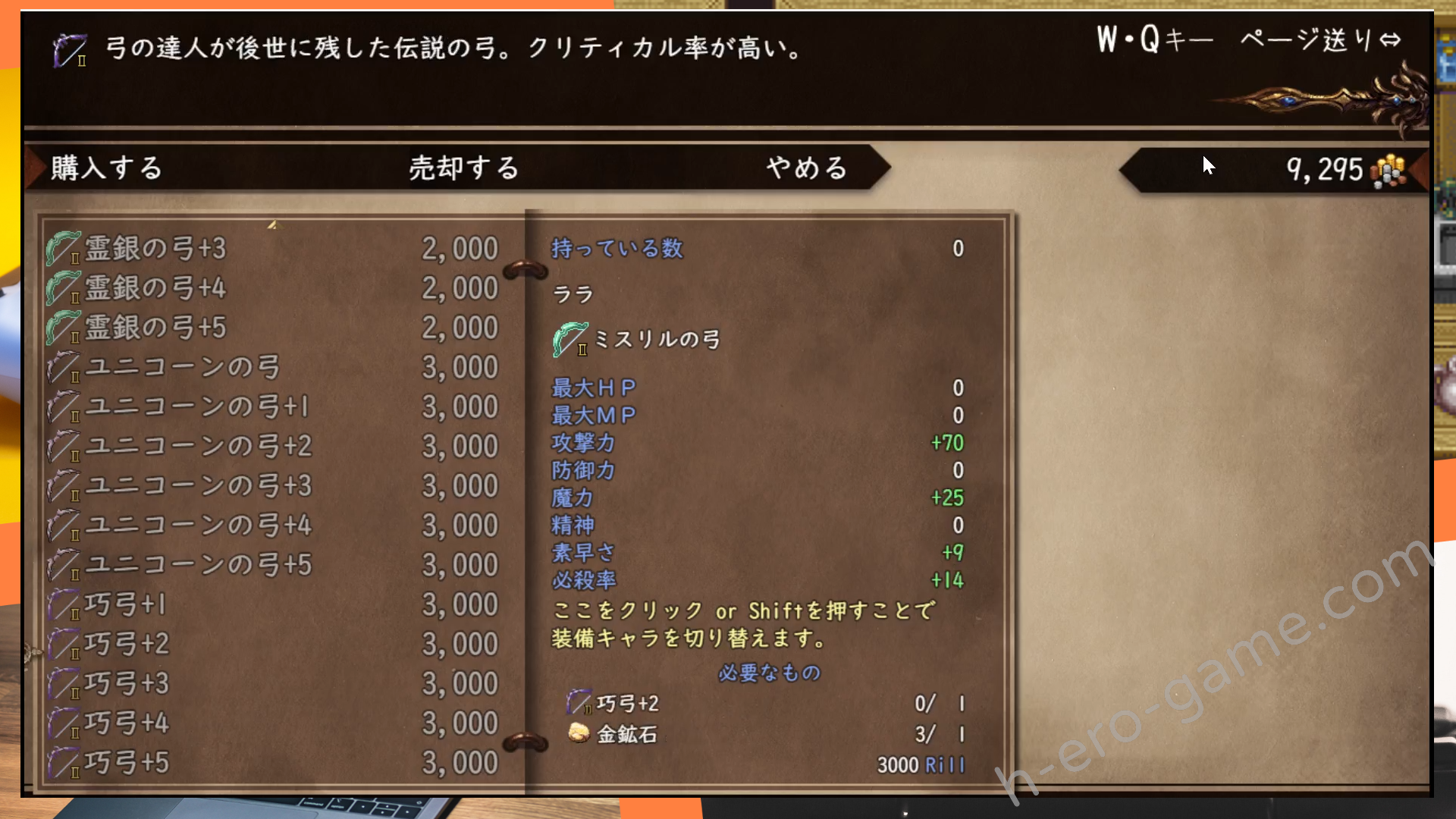Select 巧弓+4 from the shop list
The width and height of the screenshot is (1456, 819).
click(x=271, y=723)
